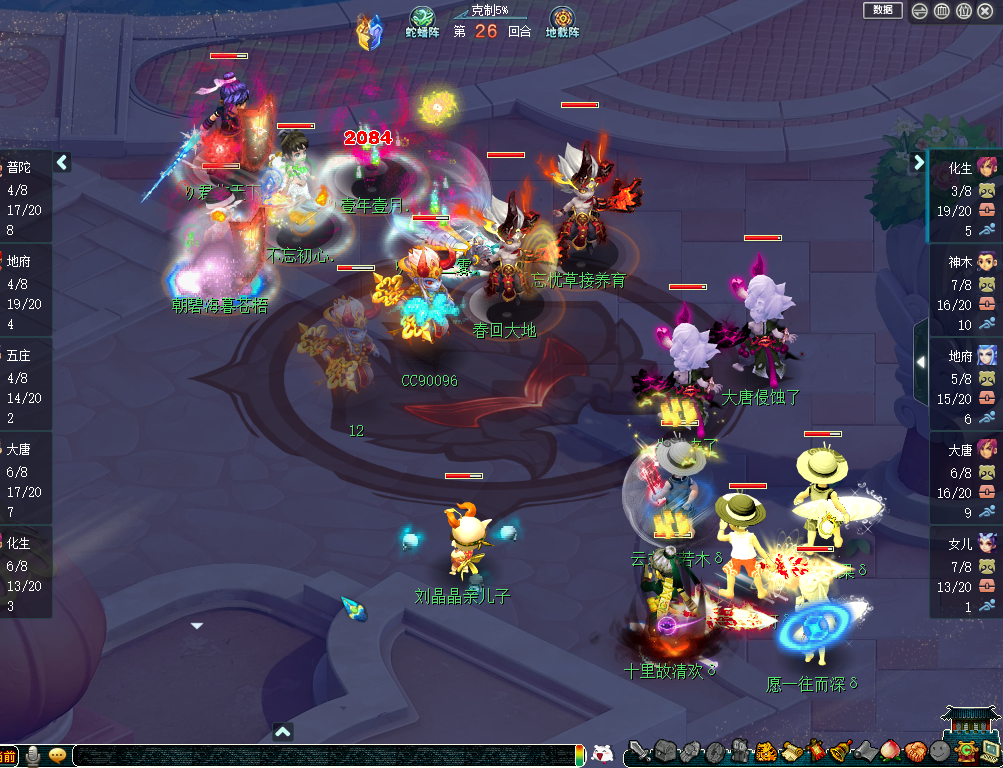
Task: Toggle the 位 position display button
Action: coord(964,11)
